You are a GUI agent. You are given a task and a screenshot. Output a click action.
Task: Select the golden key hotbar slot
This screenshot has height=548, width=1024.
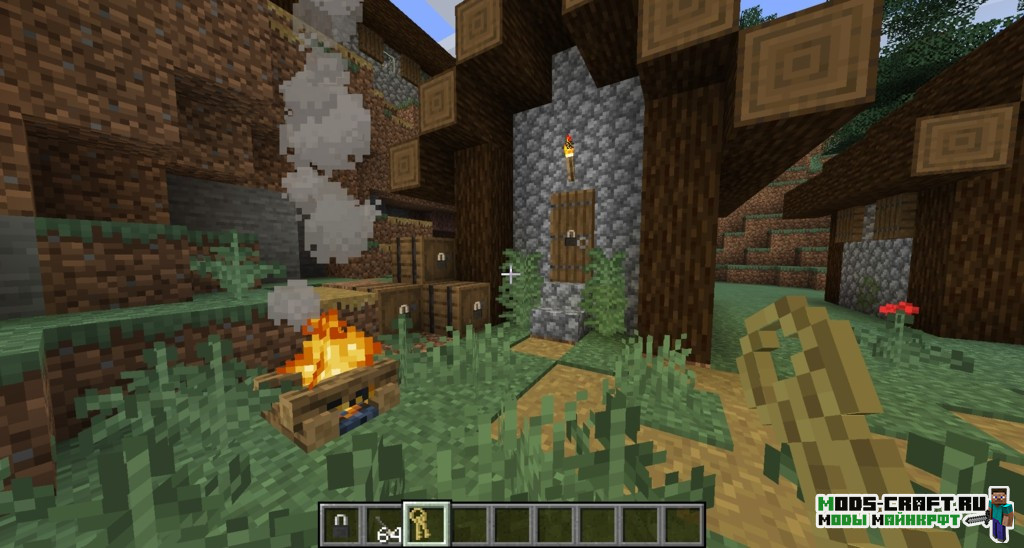[426, 524]
